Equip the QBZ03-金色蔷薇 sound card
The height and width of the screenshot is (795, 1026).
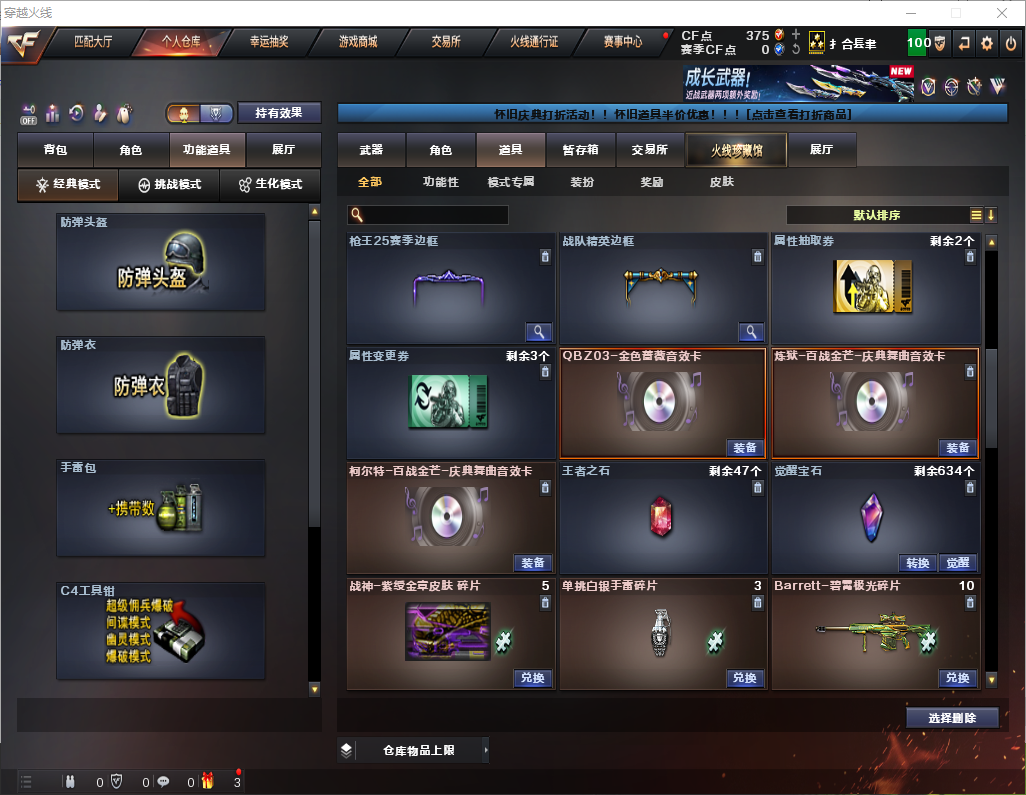pos(745,447)
